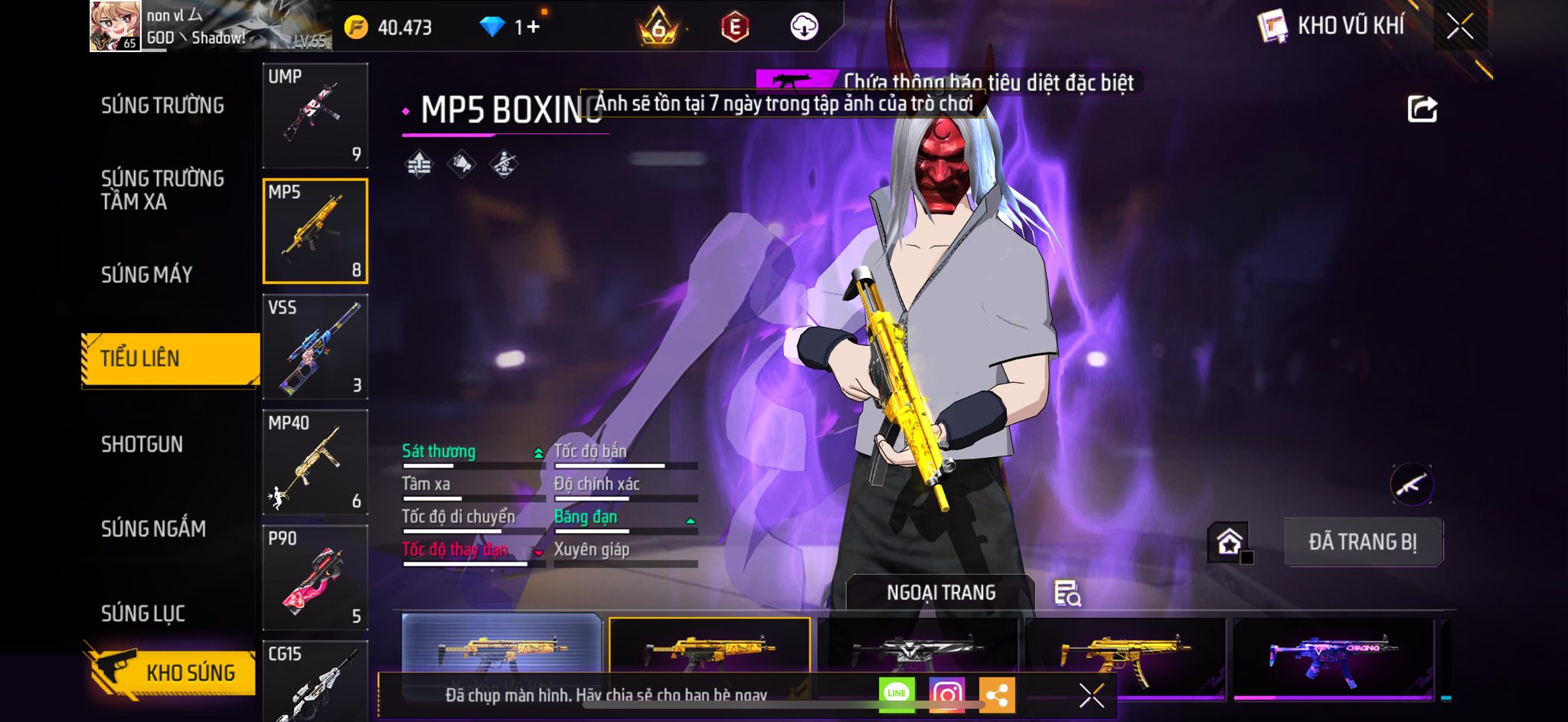Click the Kho Súng button
The image size is (1568, 722).
point(171,672)
